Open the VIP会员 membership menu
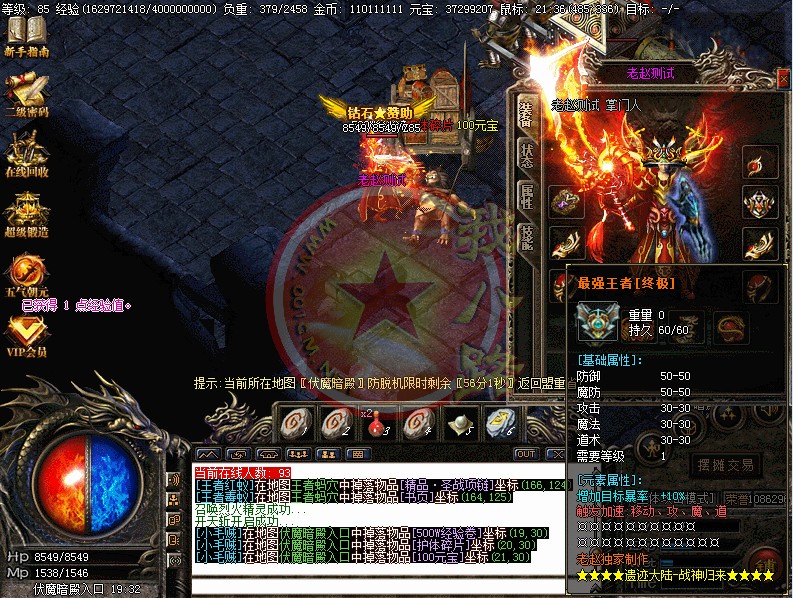The height and width of the screenshot is (598, 793). [26, 334]
